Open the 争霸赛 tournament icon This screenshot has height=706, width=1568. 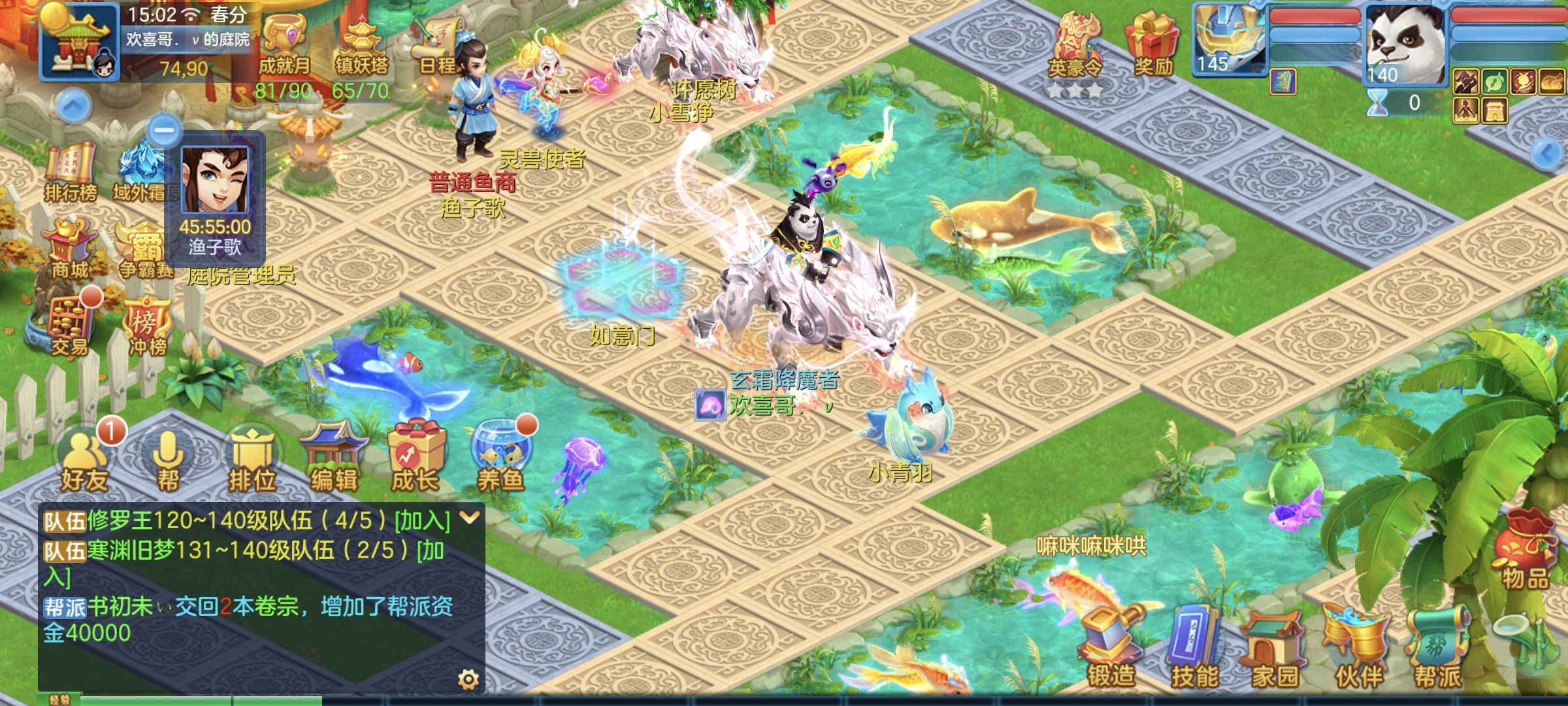(145, 252)
